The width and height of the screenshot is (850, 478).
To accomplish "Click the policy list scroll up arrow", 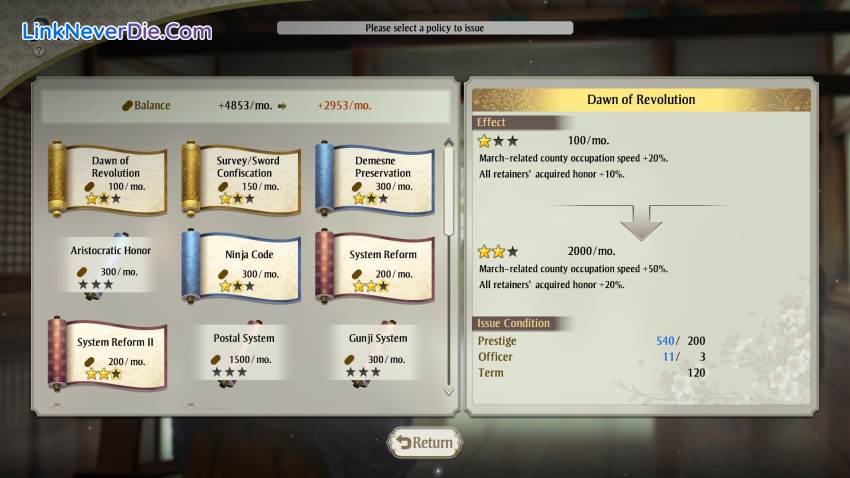I will (448, 143).
